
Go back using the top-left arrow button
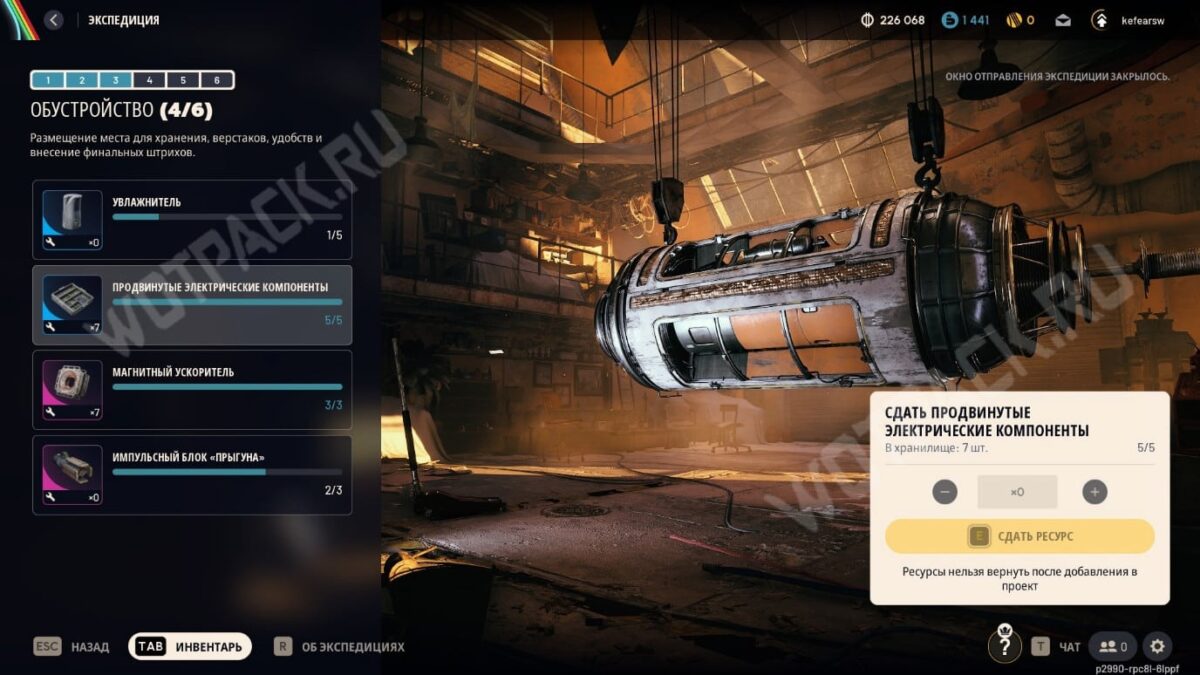(54, 20)
